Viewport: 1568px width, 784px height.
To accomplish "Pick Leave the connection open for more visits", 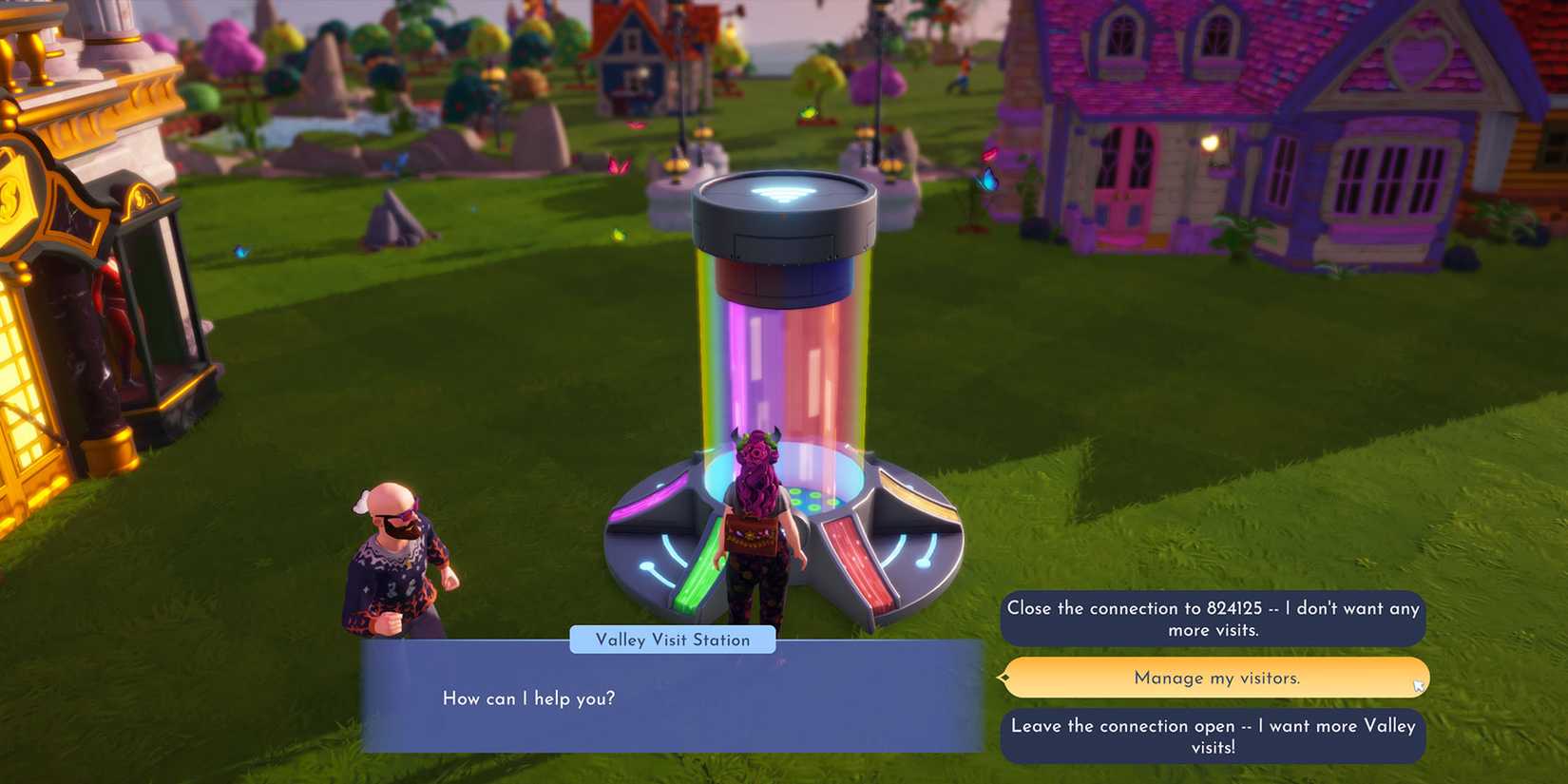I will pyautogui.click(x=1214, y=736).
